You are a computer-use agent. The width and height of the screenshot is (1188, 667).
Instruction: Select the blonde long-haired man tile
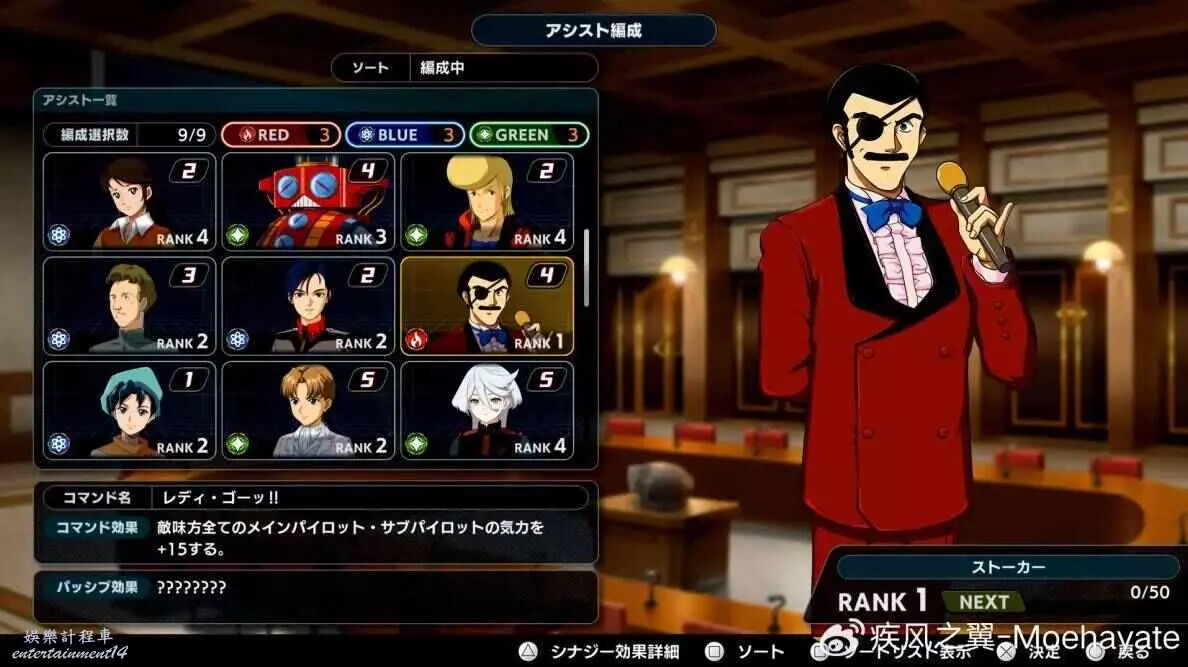tap(487, 201)
